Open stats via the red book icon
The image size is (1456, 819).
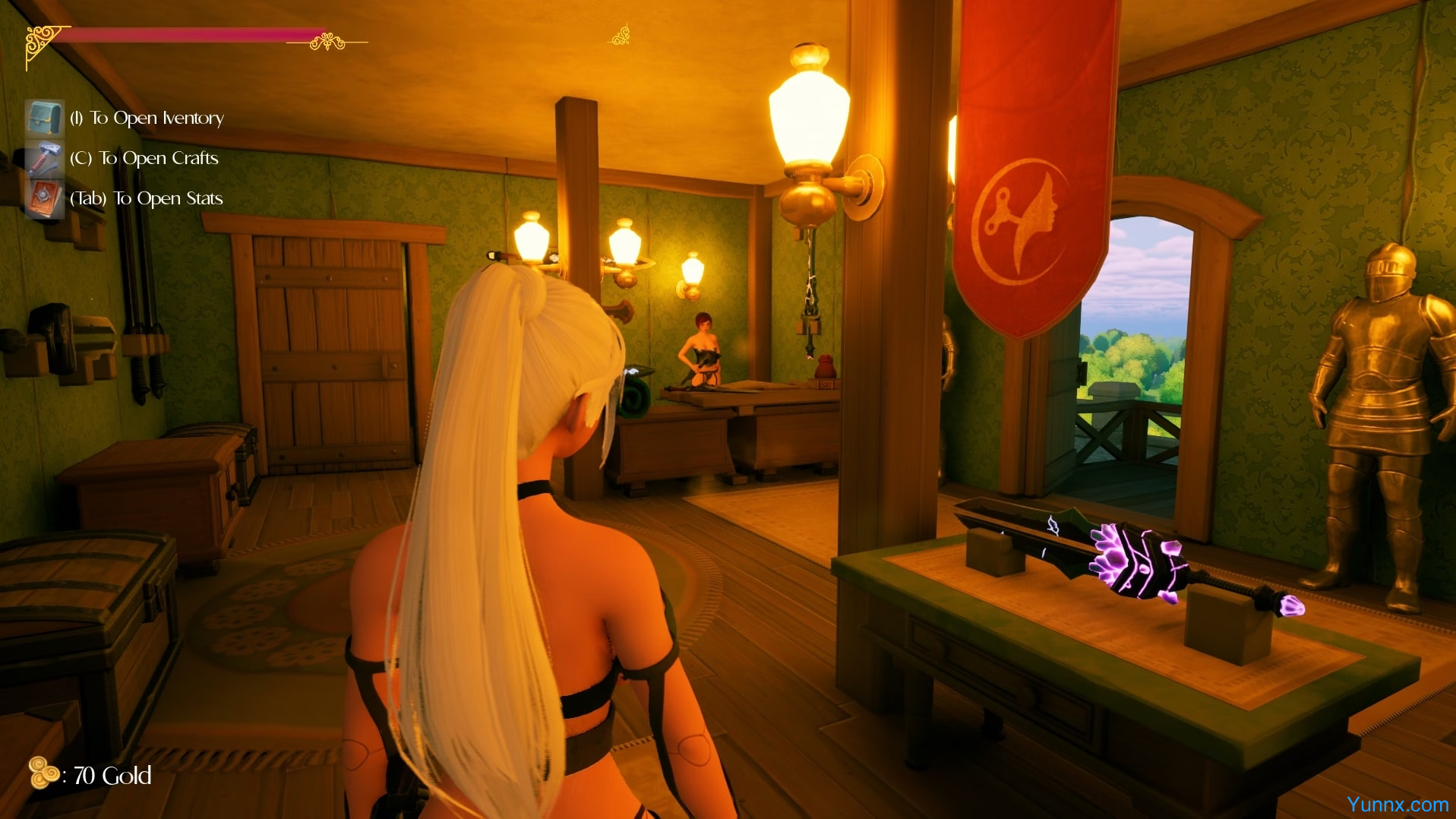pyautogui.click(x=45, y=198)
